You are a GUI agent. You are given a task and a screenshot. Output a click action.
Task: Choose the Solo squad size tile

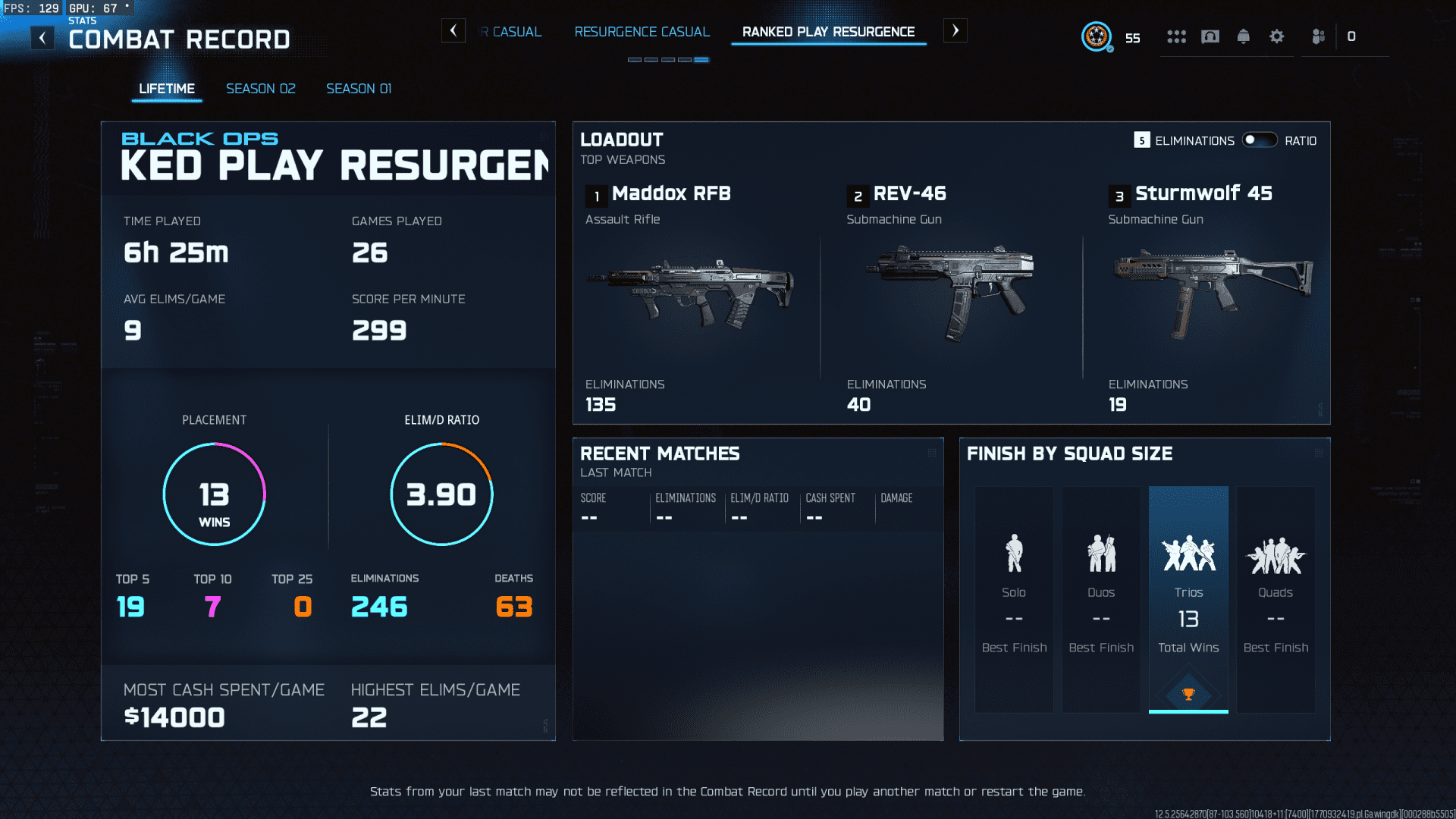point(1014,599)
